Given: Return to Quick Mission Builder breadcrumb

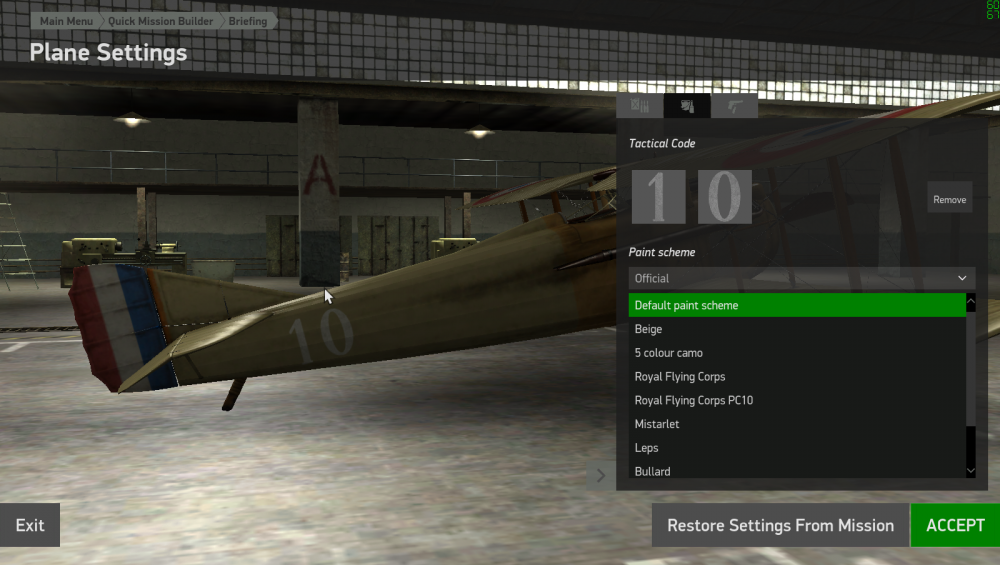Looking at the screenshot, I should [160, 21].
